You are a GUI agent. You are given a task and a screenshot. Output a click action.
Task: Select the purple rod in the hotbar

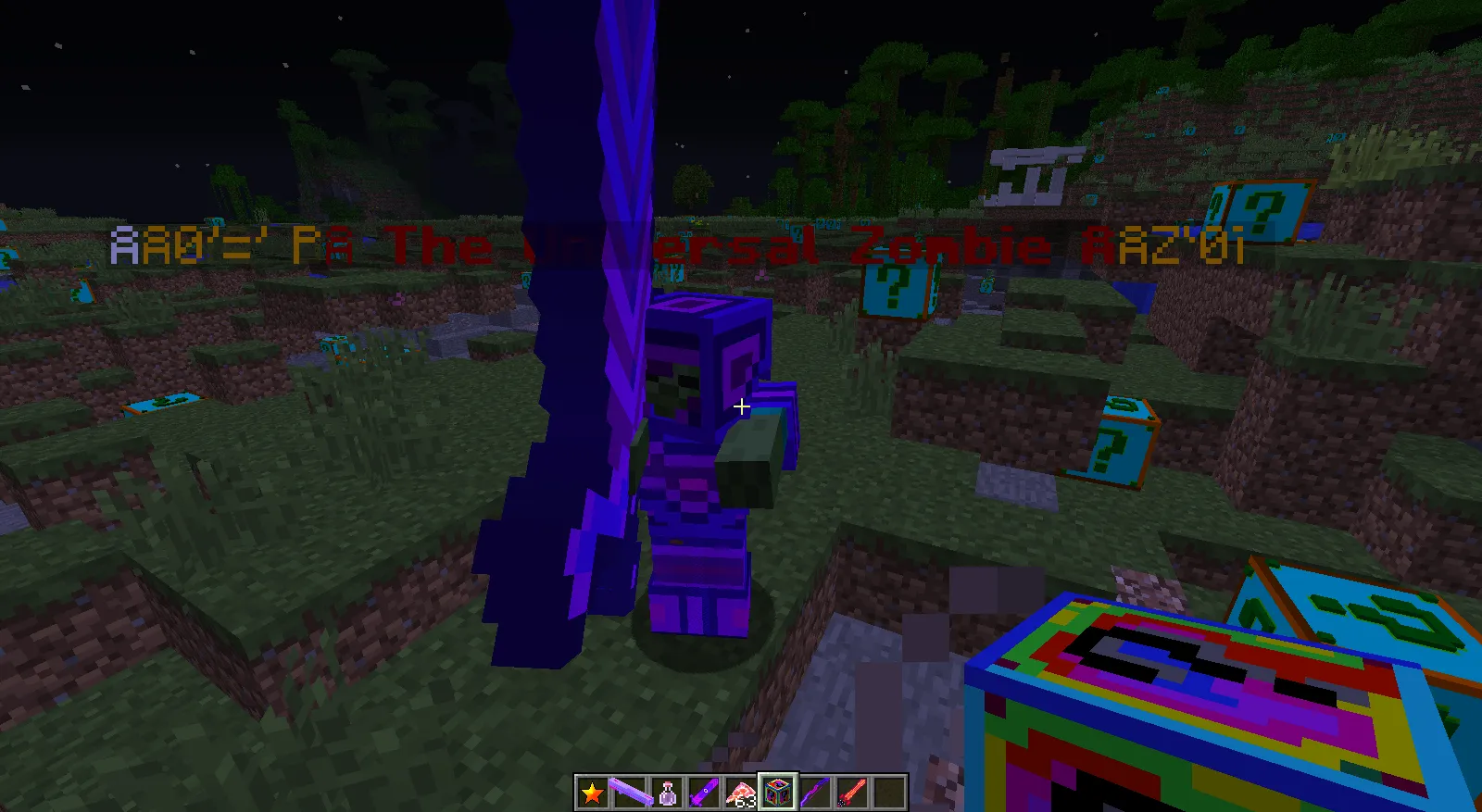pyautogui.click(x=630, y=791)
